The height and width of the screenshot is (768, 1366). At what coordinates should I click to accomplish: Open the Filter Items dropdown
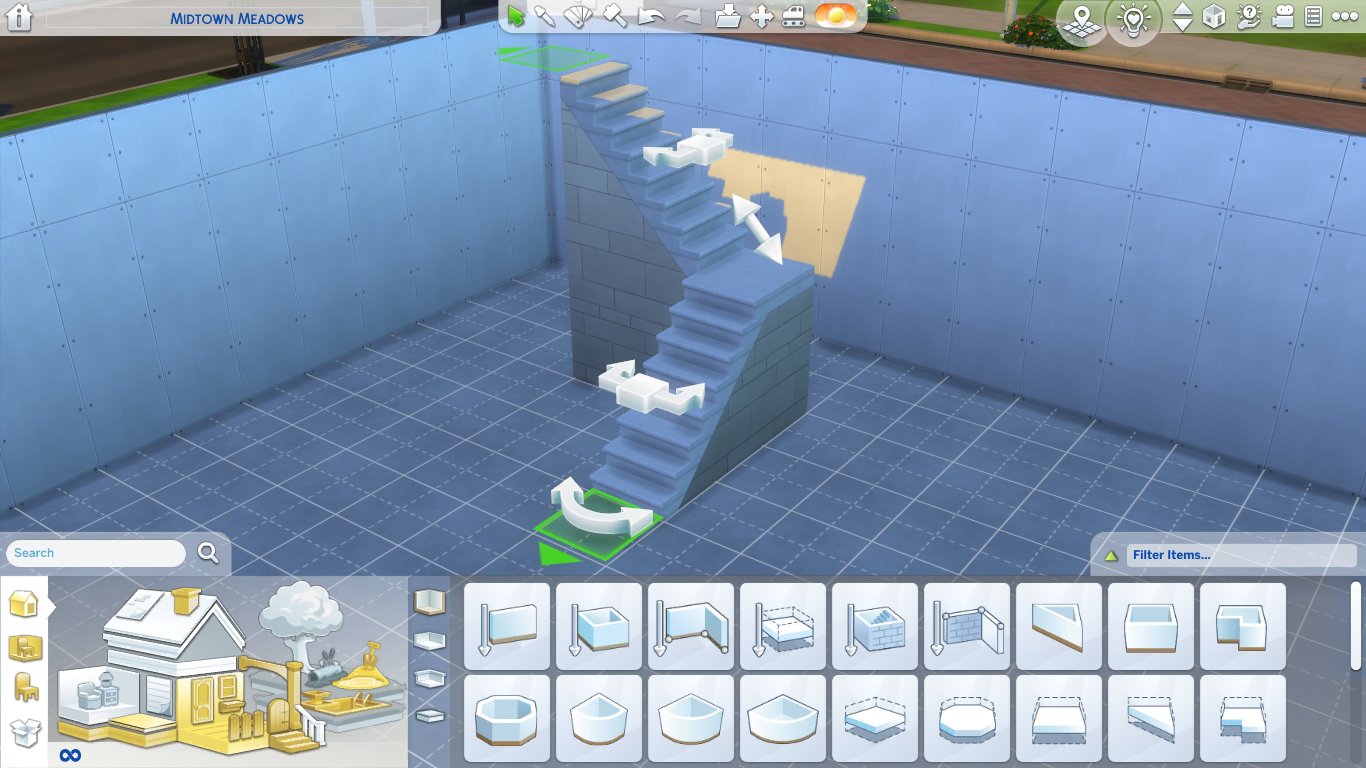(1240, 555)
